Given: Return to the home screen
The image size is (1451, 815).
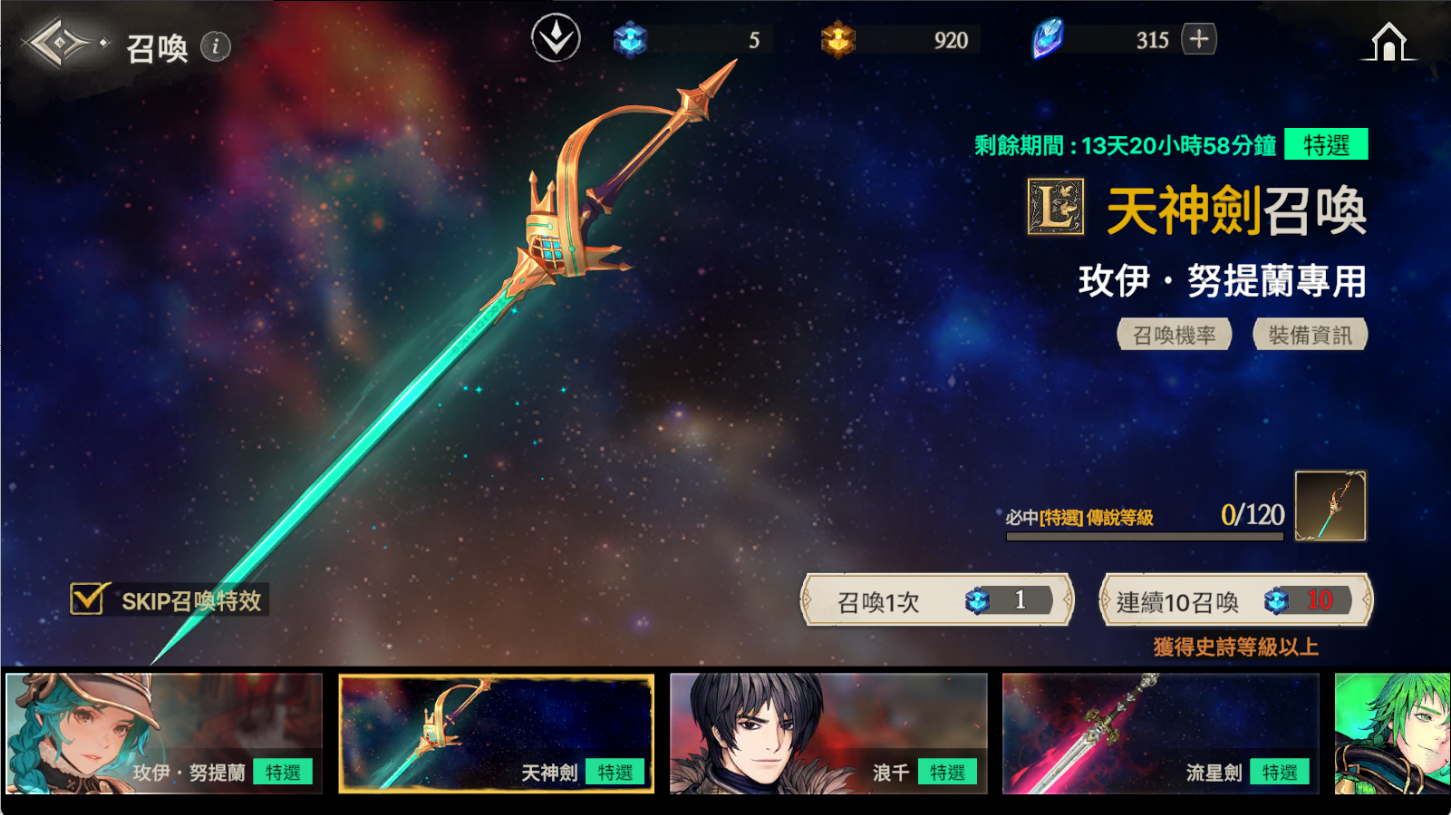Looking at the screenshot, I should 1389,43.
